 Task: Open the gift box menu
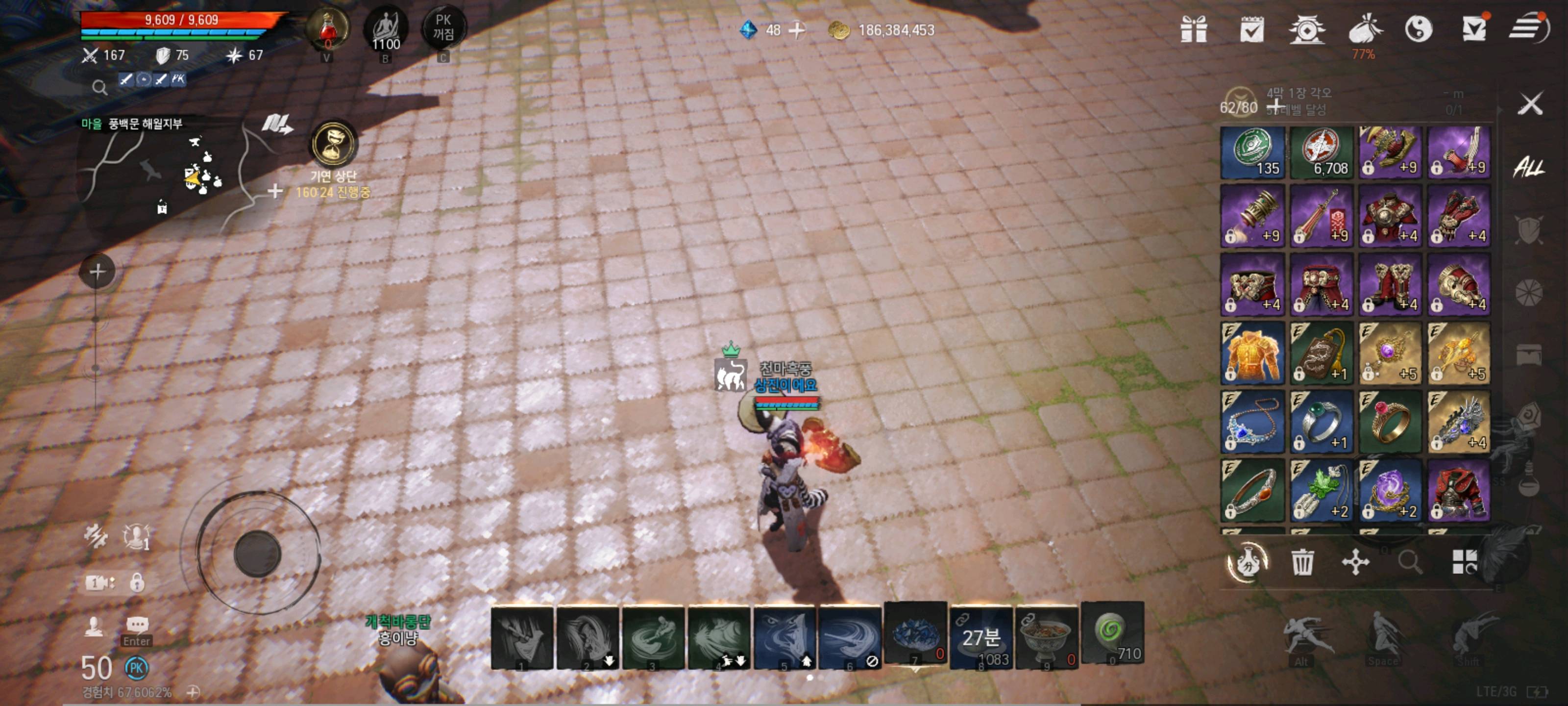pos(1193,29)
